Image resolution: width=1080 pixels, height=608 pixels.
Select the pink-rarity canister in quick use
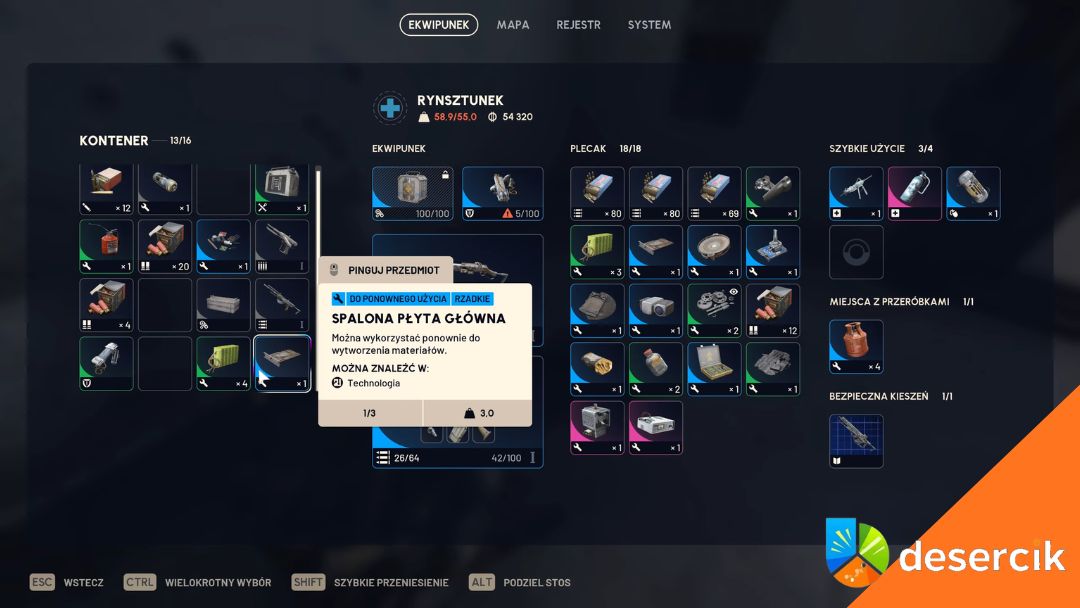coord(914,193)
